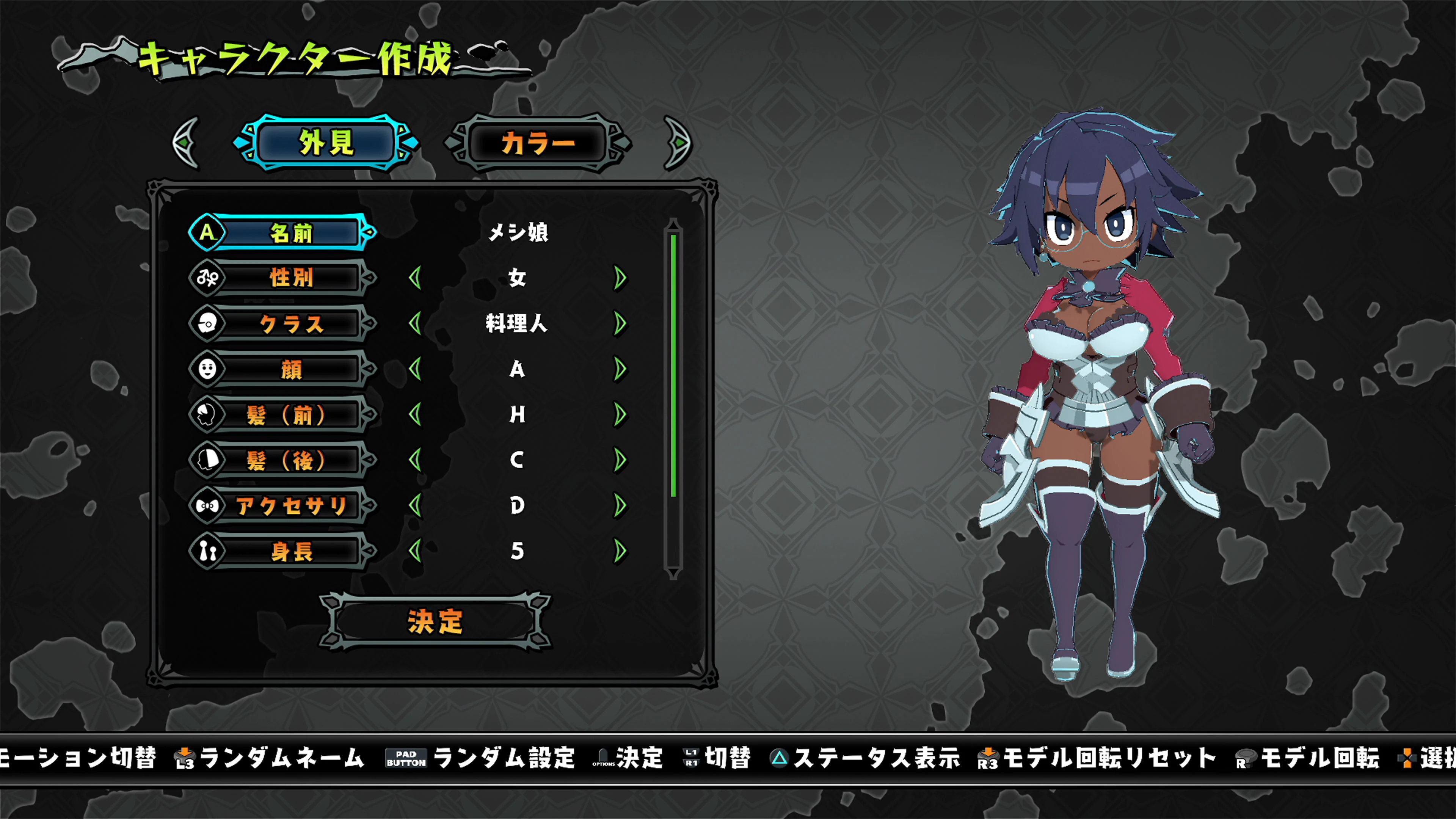Image resolution: width=1456 pixels, height=819 pixels.
Task: Step accessory selection back with left arrow
Action: pos(417,505)
